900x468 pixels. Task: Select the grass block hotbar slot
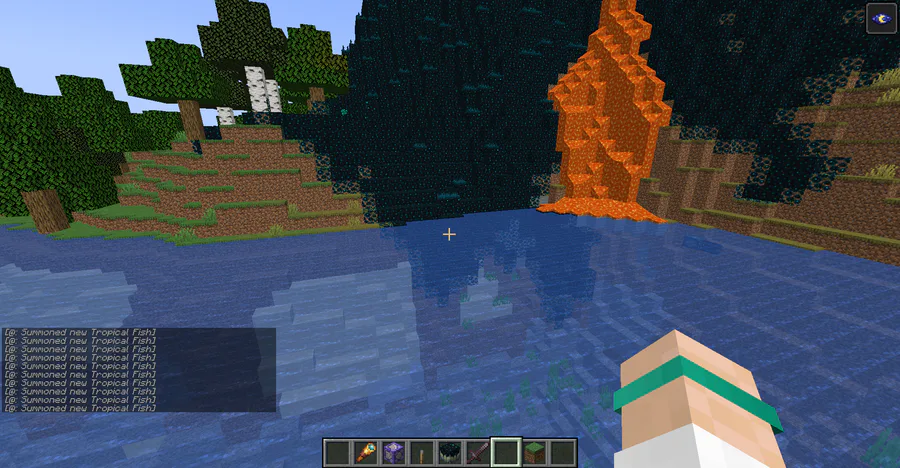pos(535,452)
